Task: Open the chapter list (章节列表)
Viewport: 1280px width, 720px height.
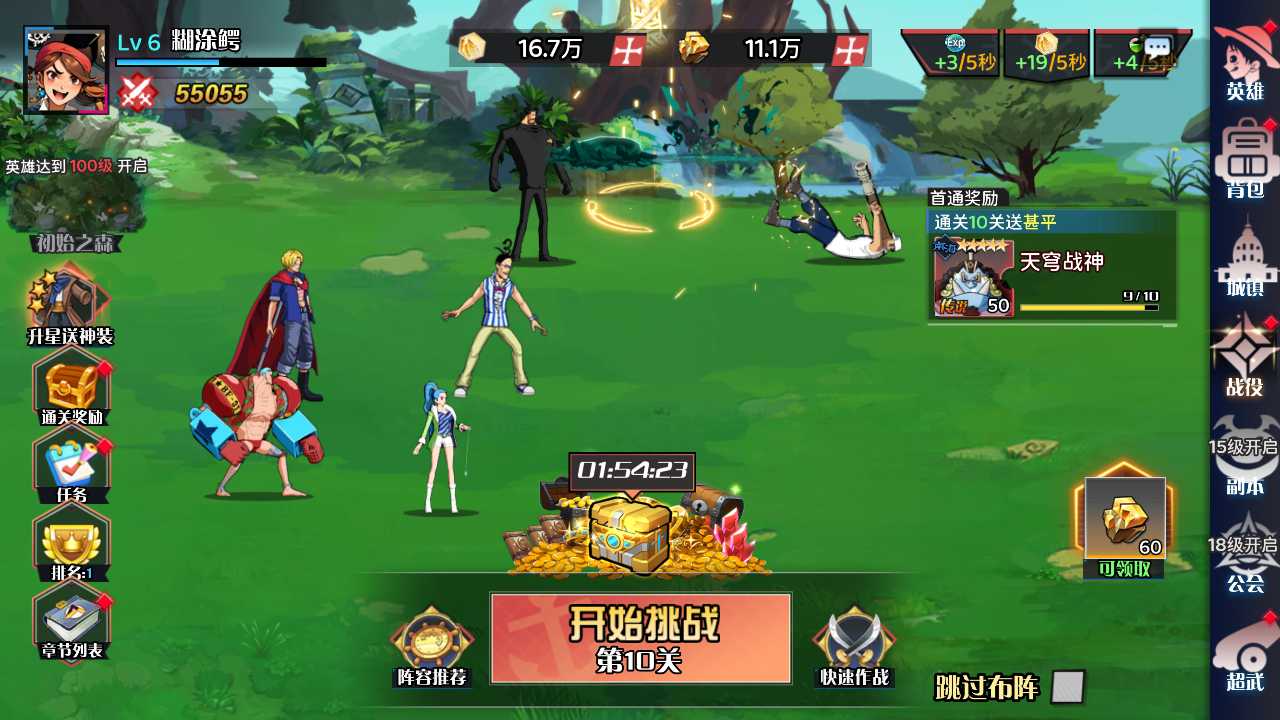Action: (x=72, y=622)
